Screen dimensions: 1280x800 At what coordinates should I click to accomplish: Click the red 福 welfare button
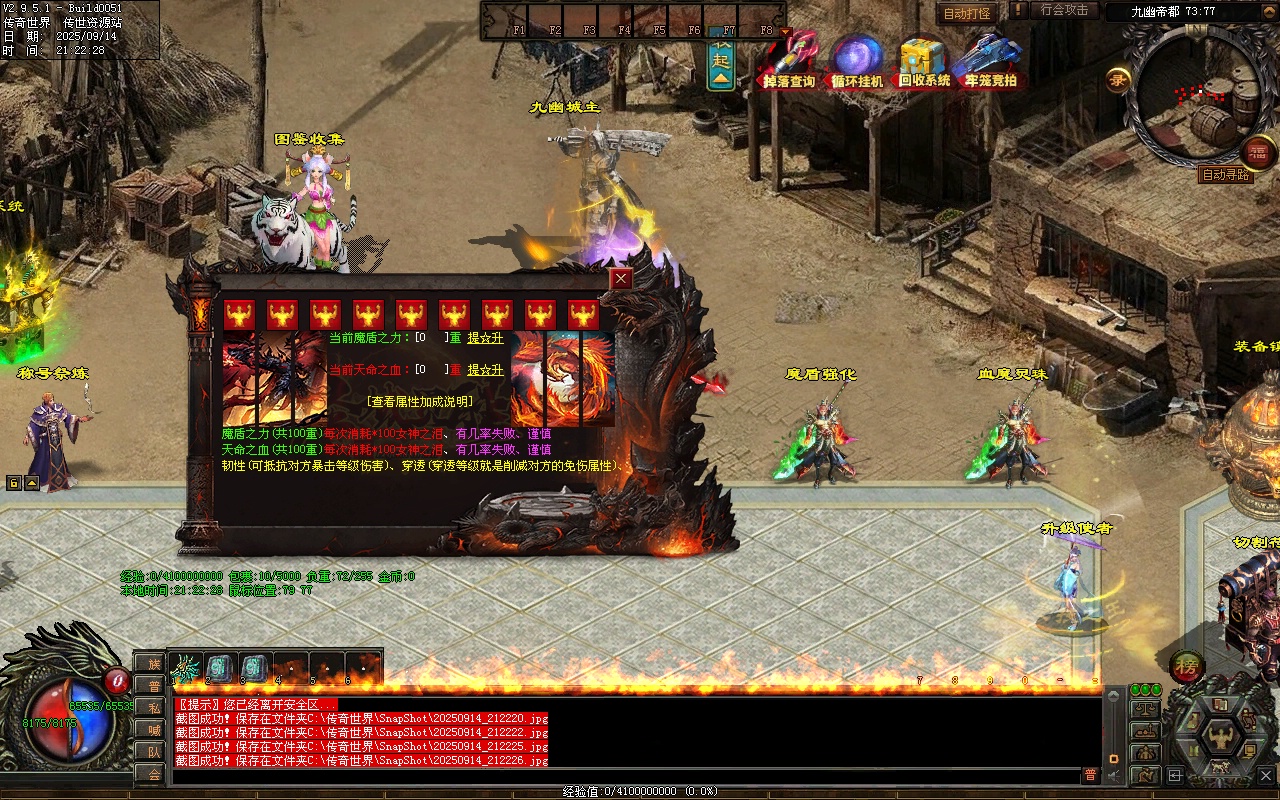coord(1259,153)
